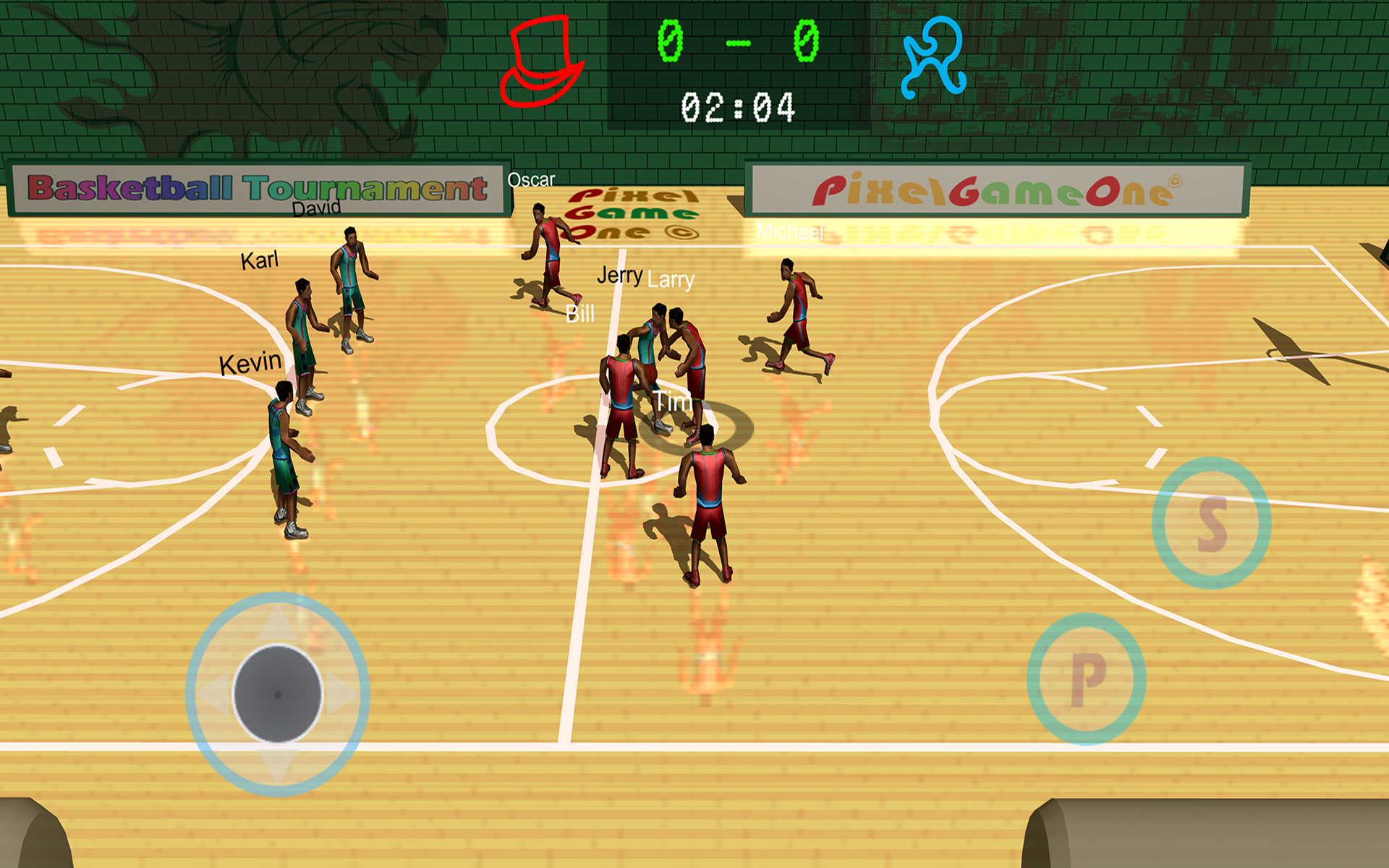Tap the left score digit showing 0
Viewport: 1389px width, 868px height.
click(x=669, y=40)
